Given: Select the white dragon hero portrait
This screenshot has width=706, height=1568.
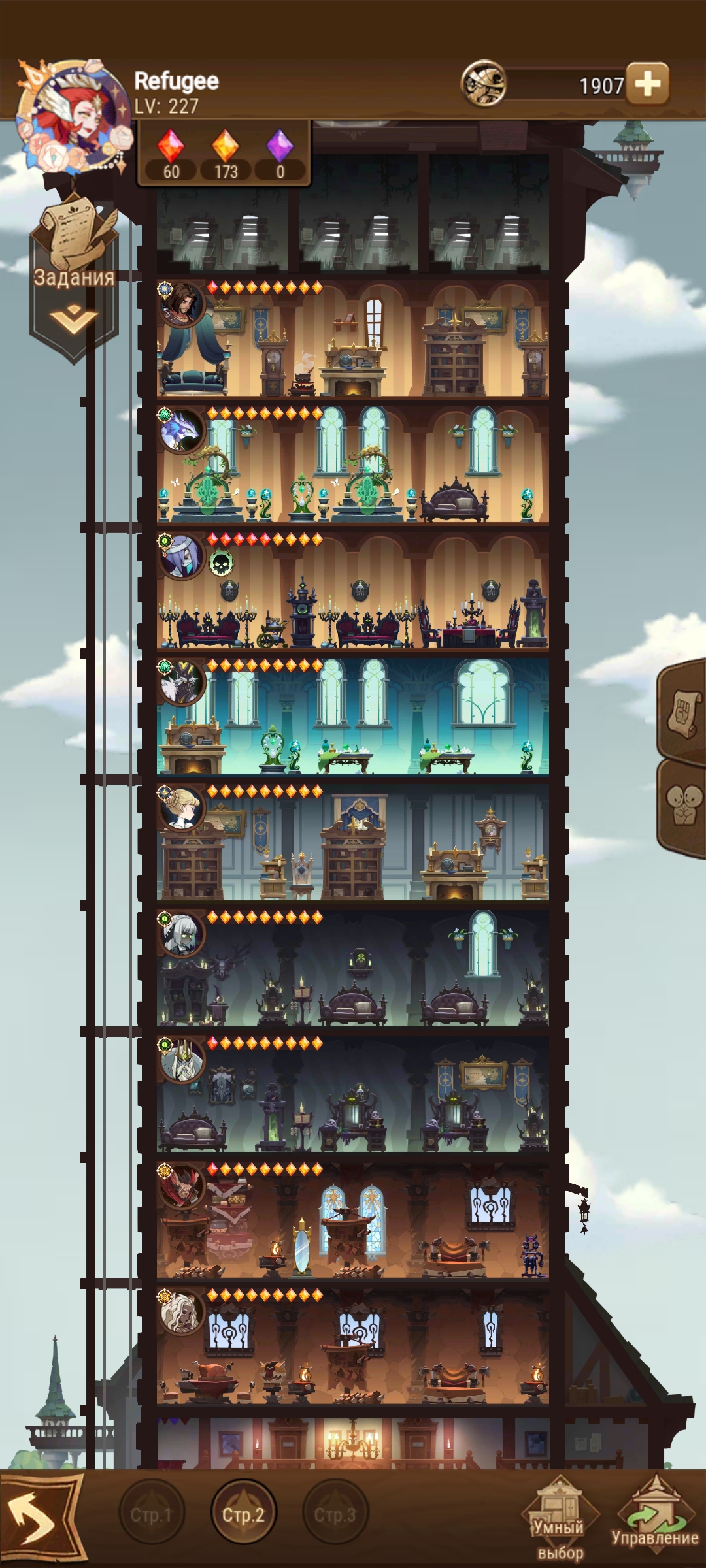Looking at the screenshot, I should (182, 431).
